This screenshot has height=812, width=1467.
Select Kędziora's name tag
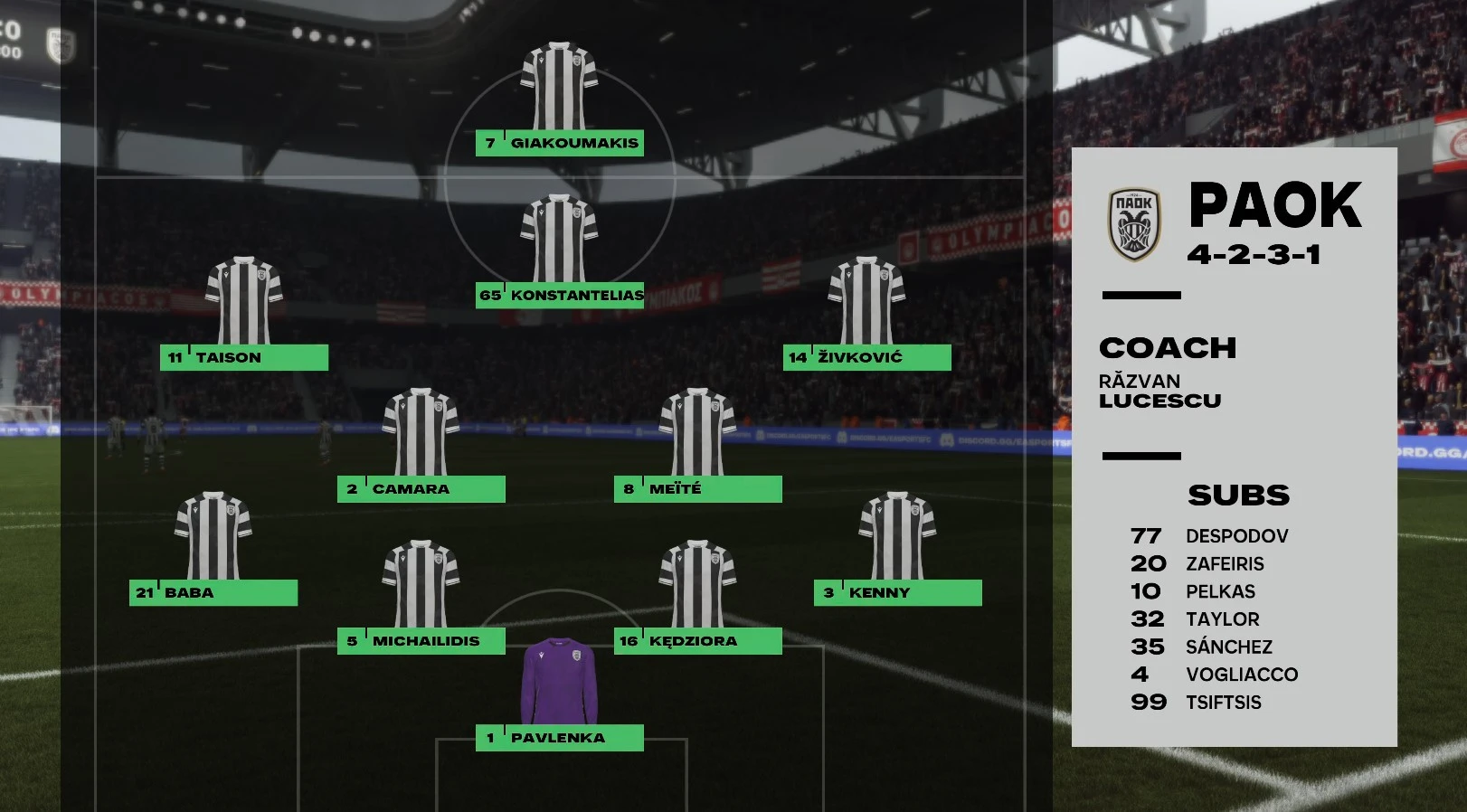coord(695,640)
